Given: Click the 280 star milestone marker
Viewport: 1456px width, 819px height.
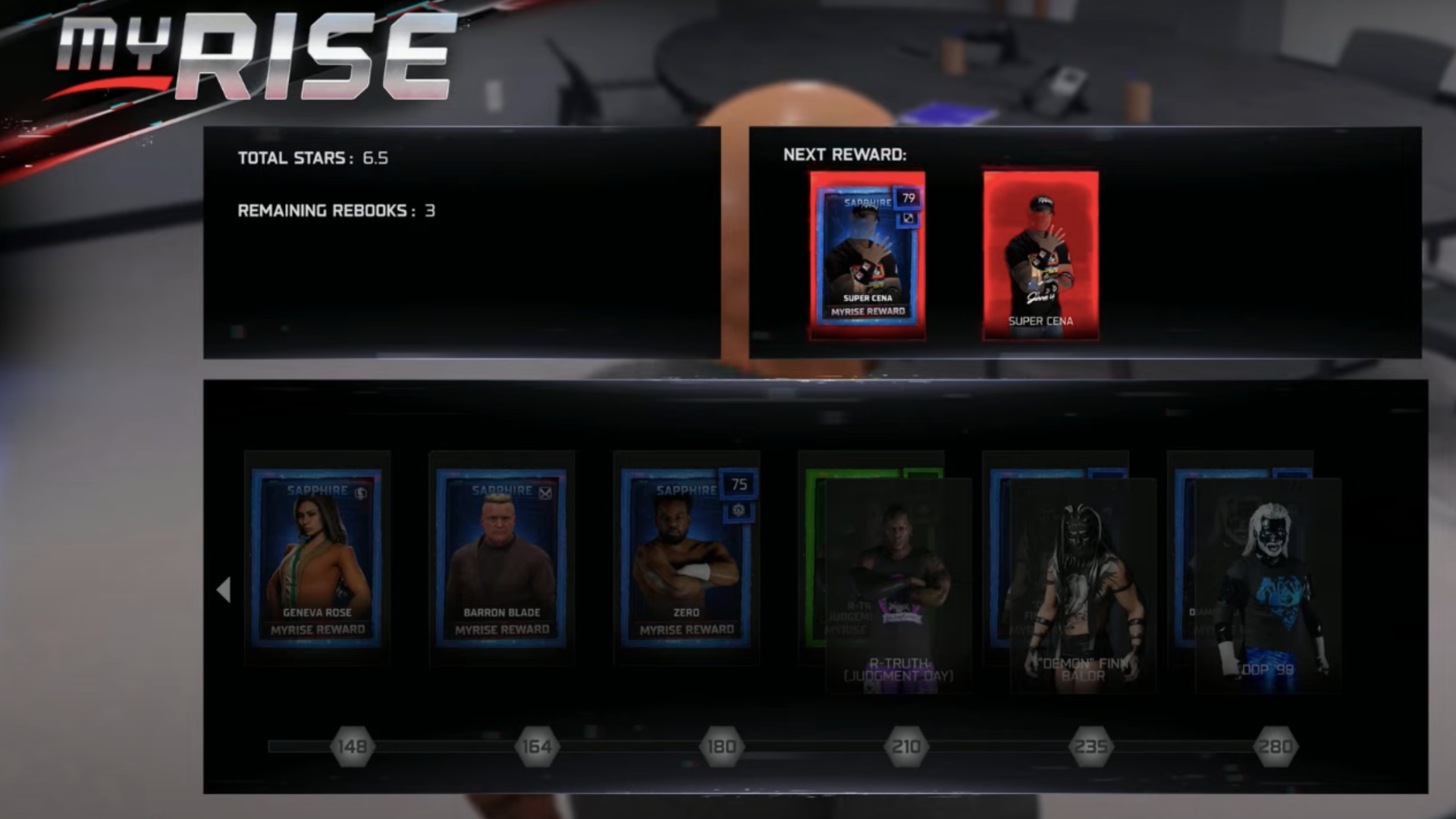Looking at the screenshot, I should pyautogui.click(x=1276, y=747).
